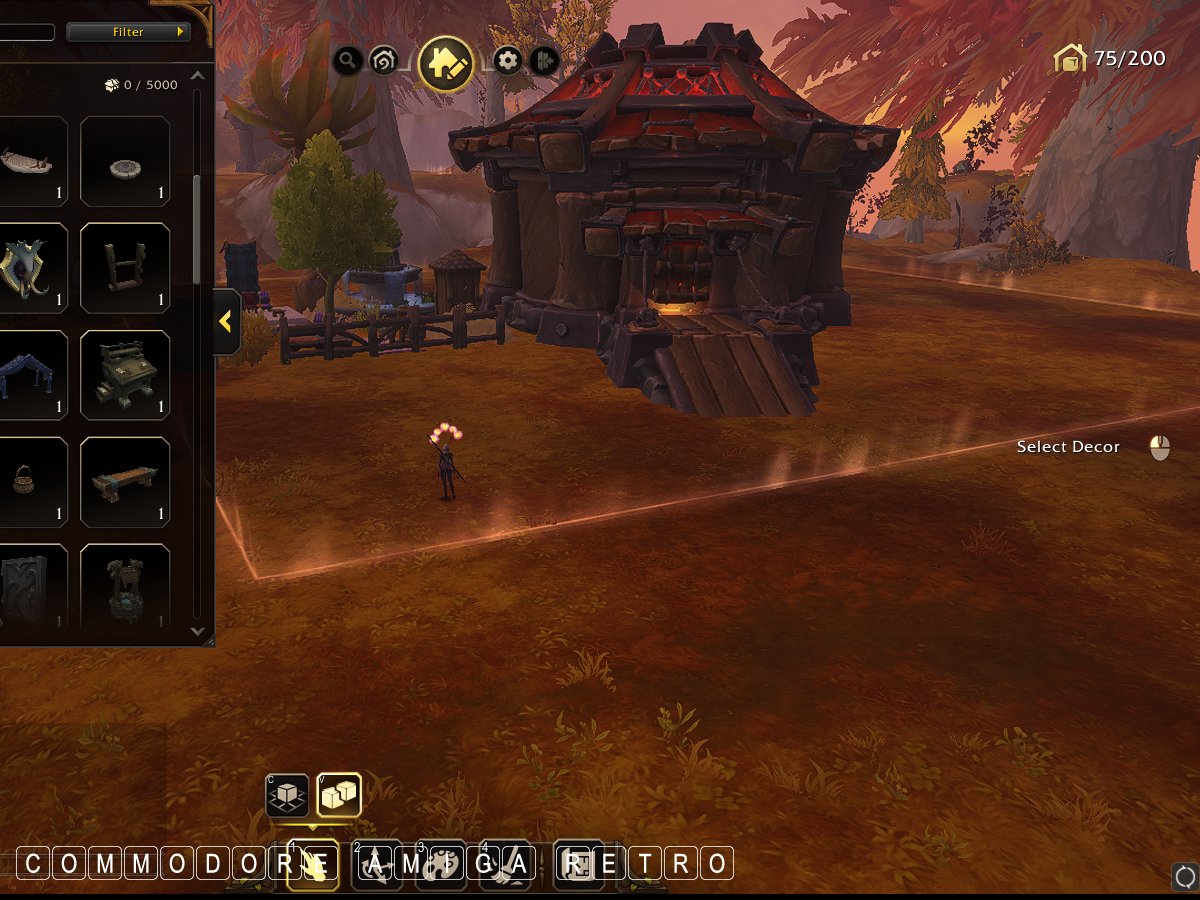Pick the wooden rack frame decor

click(x=125, y=269)
